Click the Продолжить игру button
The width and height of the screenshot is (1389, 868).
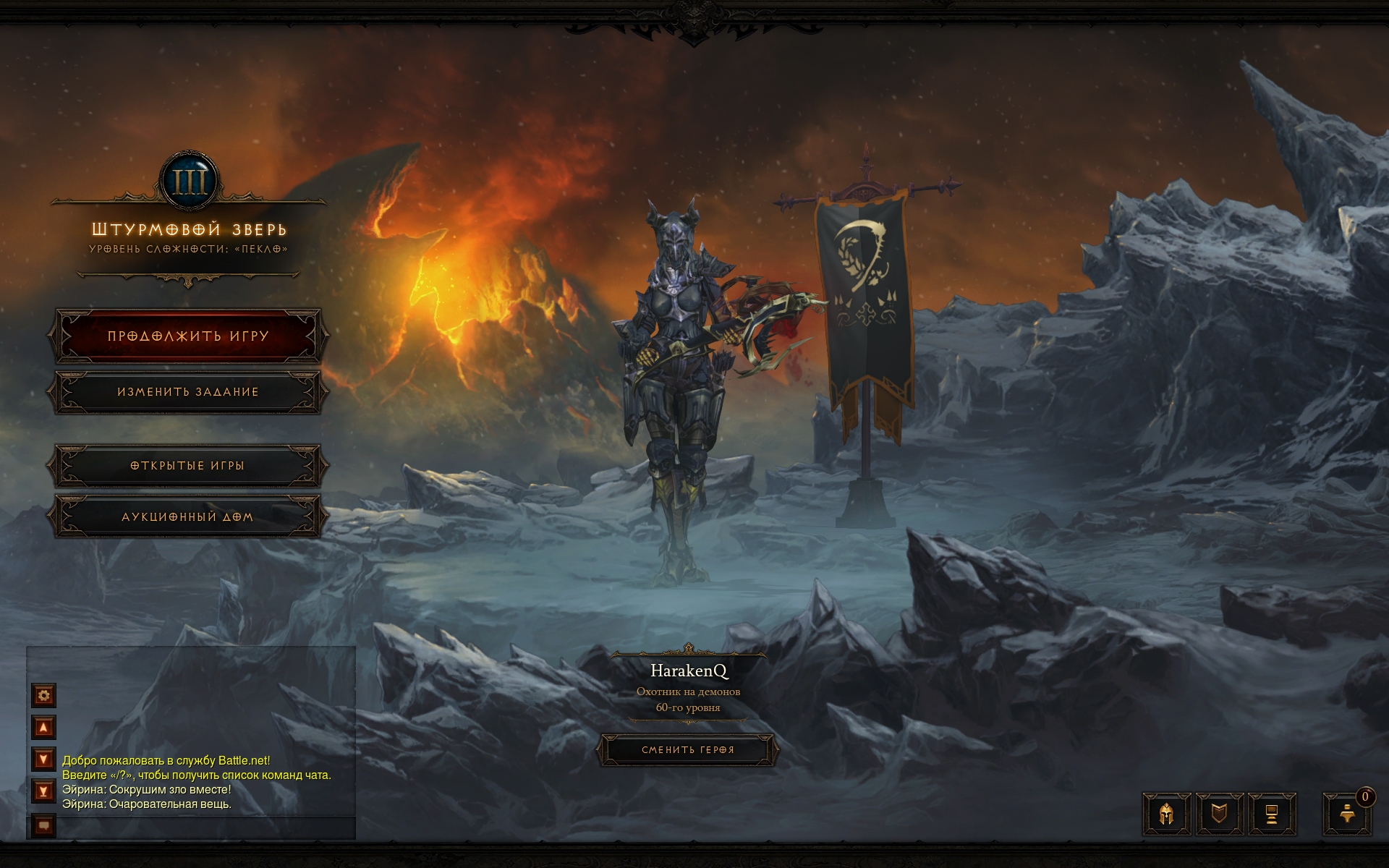pyautogui.click(x=188, y=336)
